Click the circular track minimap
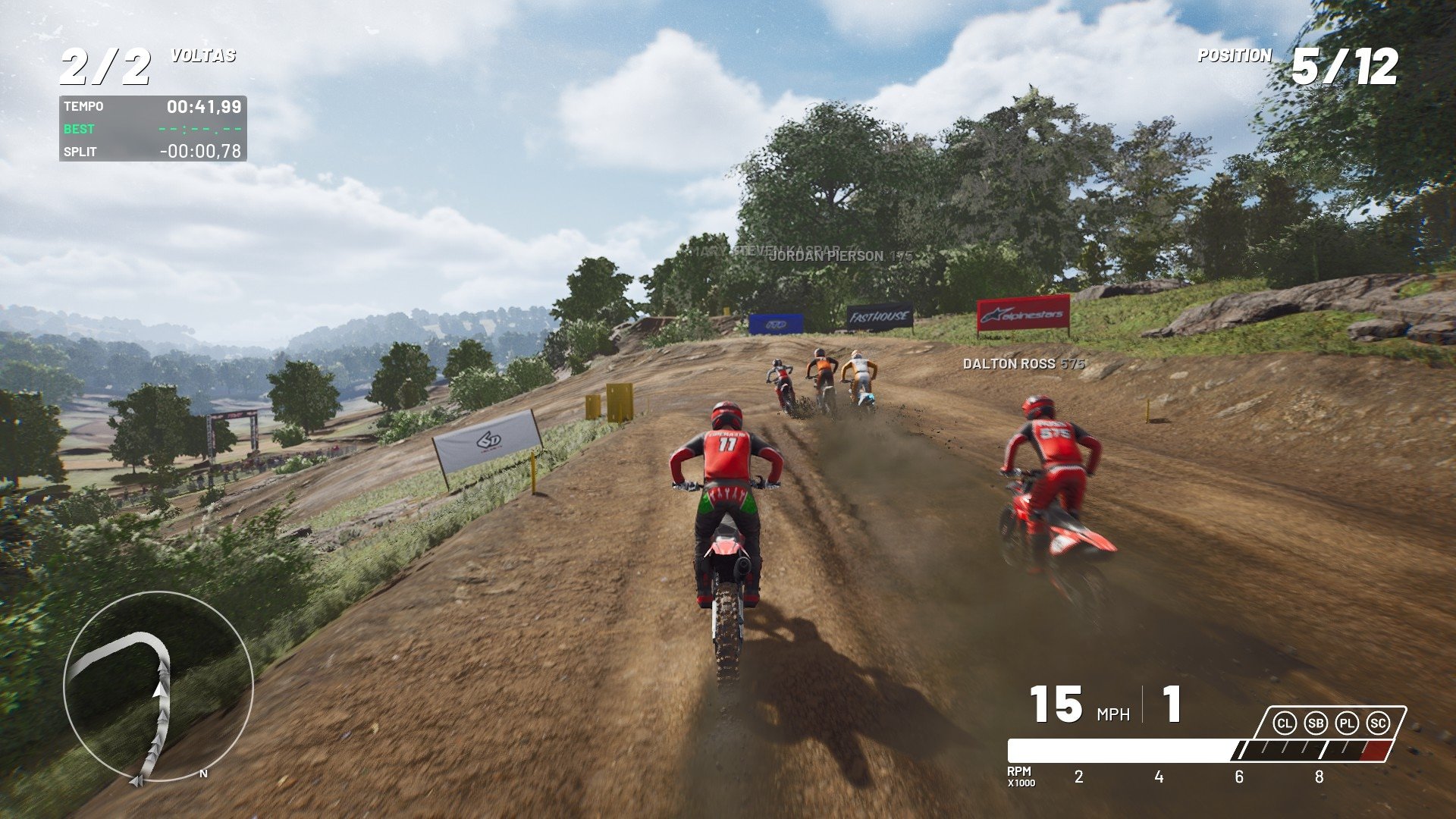The height and width of the screenshot is (819, 1456). (x=158, y=687)
